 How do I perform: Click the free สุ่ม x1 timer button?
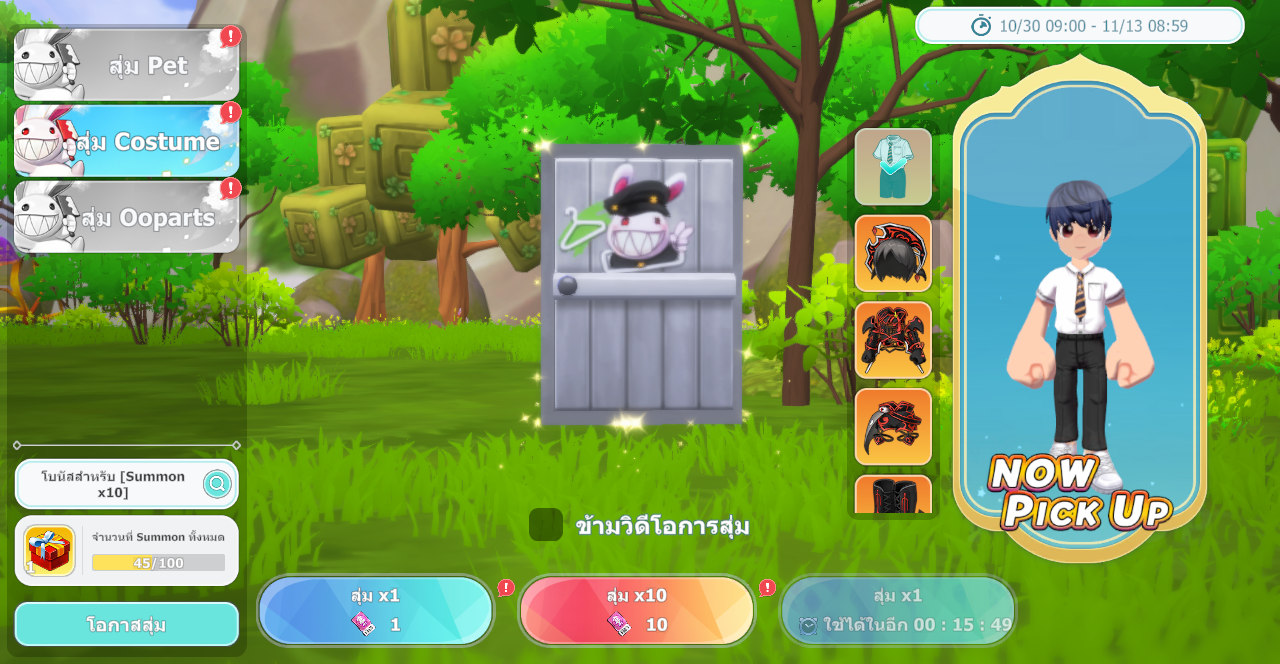[898, 611]
